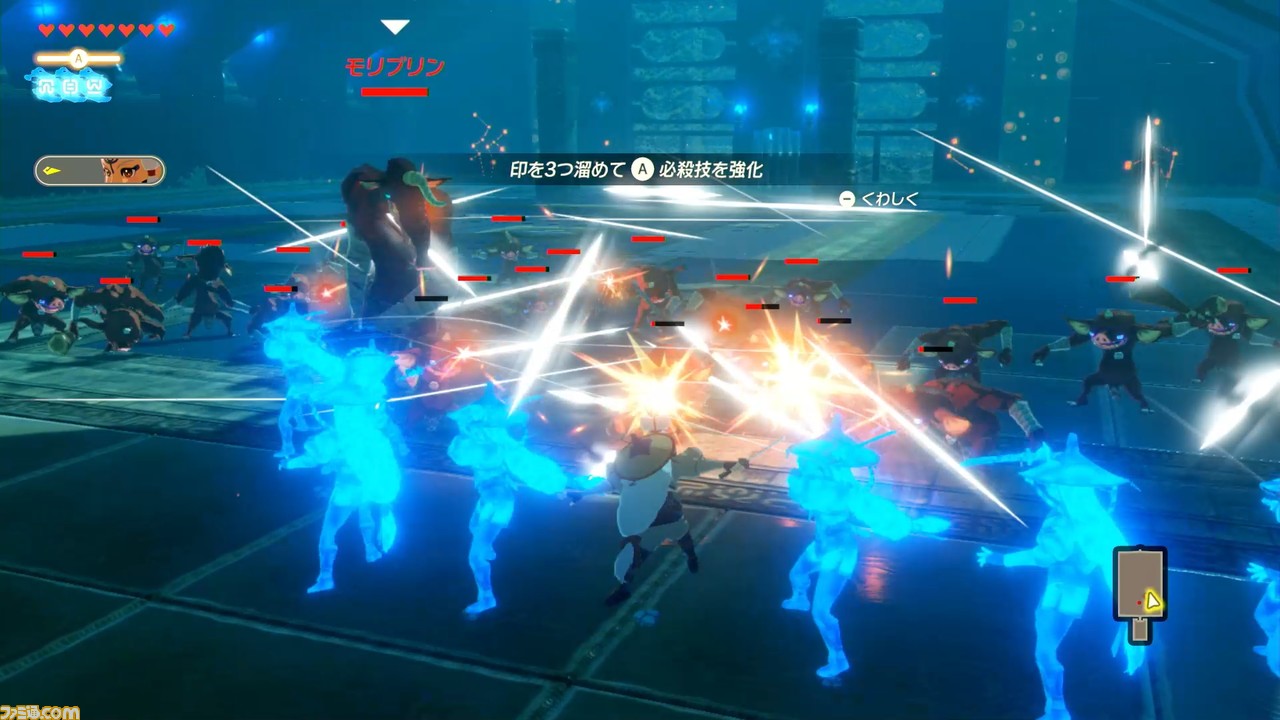Screen dimensions: 1280x720
Task: Click the flashing rightmost heart icon
Action: (165, 28)
